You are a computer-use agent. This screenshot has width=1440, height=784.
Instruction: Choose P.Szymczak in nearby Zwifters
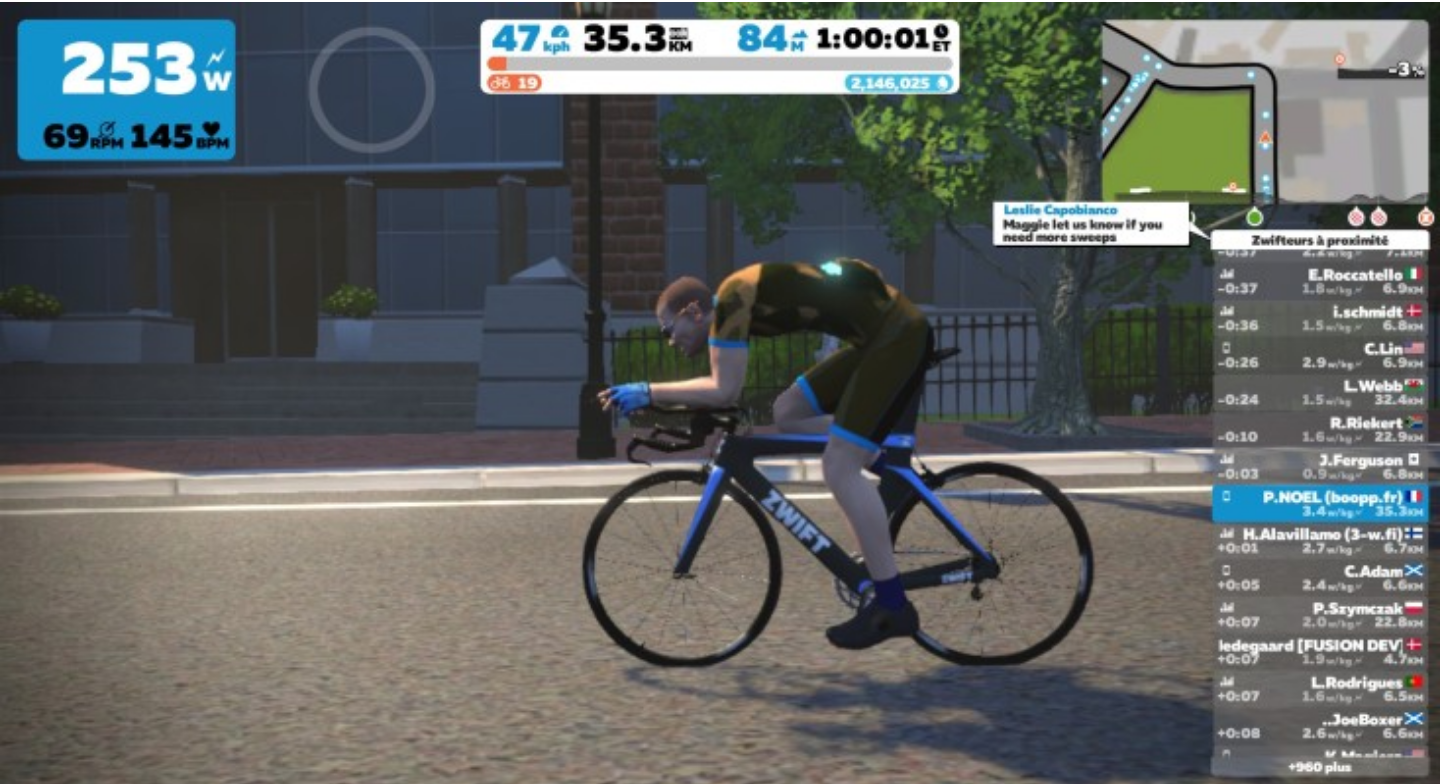1320,614
